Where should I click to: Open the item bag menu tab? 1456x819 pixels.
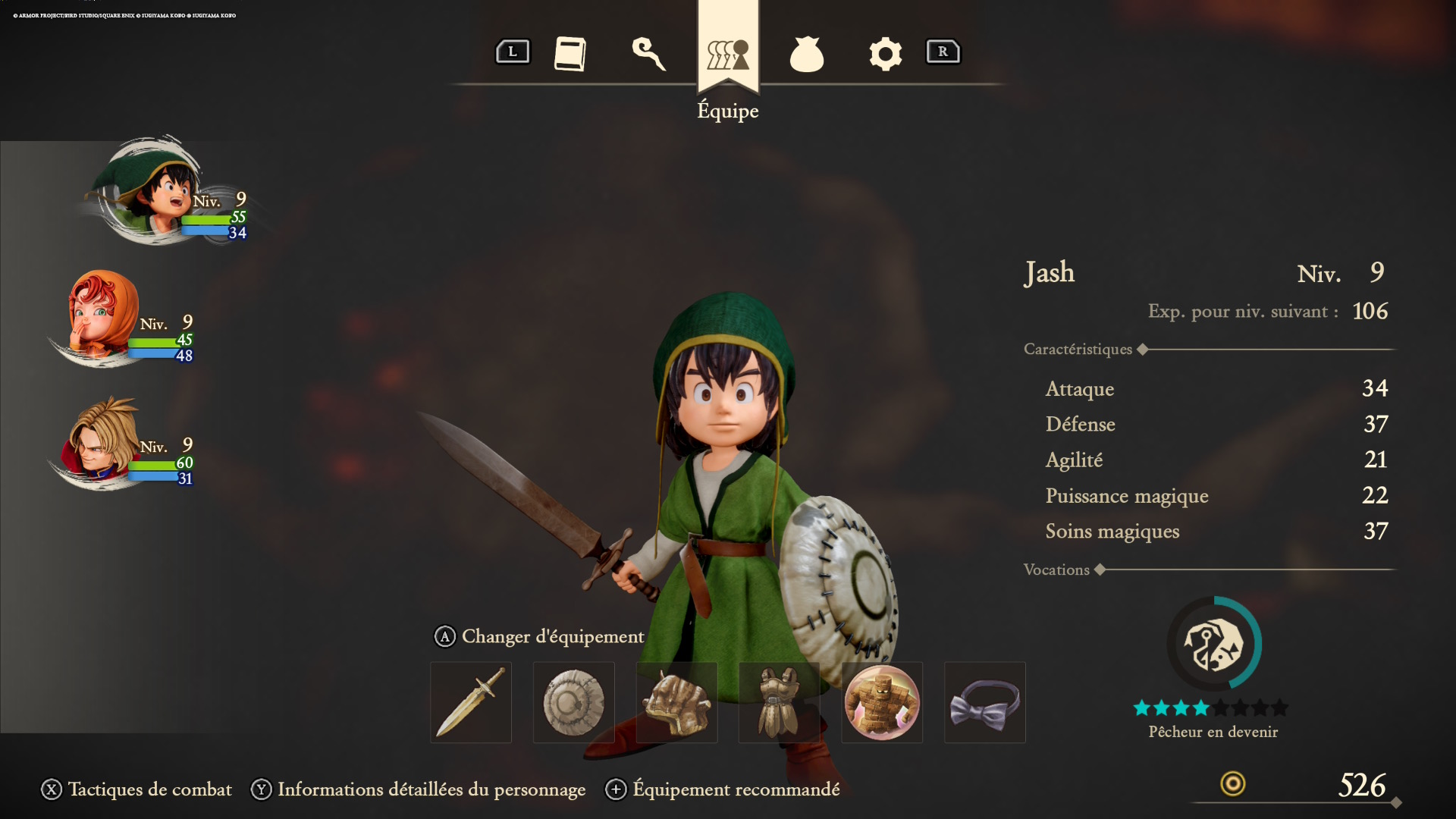pyautogui.click(x=807, y=53)
